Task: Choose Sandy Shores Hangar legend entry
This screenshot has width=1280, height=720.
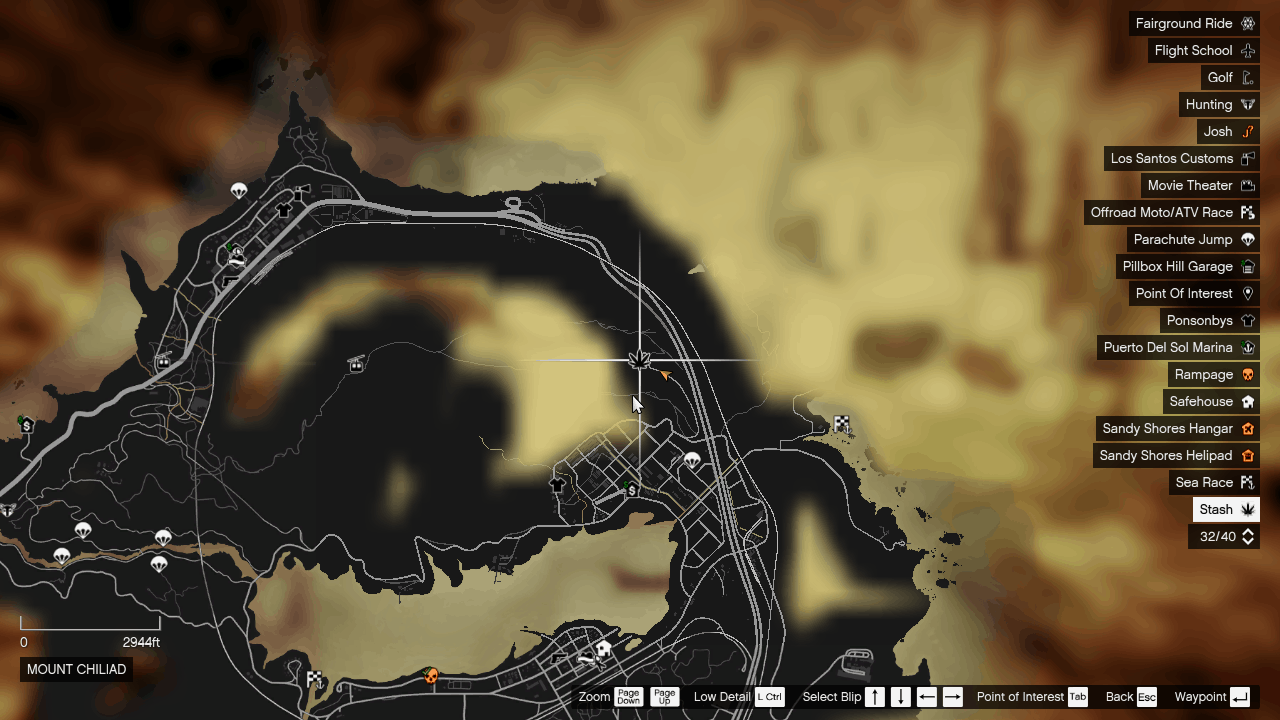Action: pyautogui.click(x=1177, y=428)
